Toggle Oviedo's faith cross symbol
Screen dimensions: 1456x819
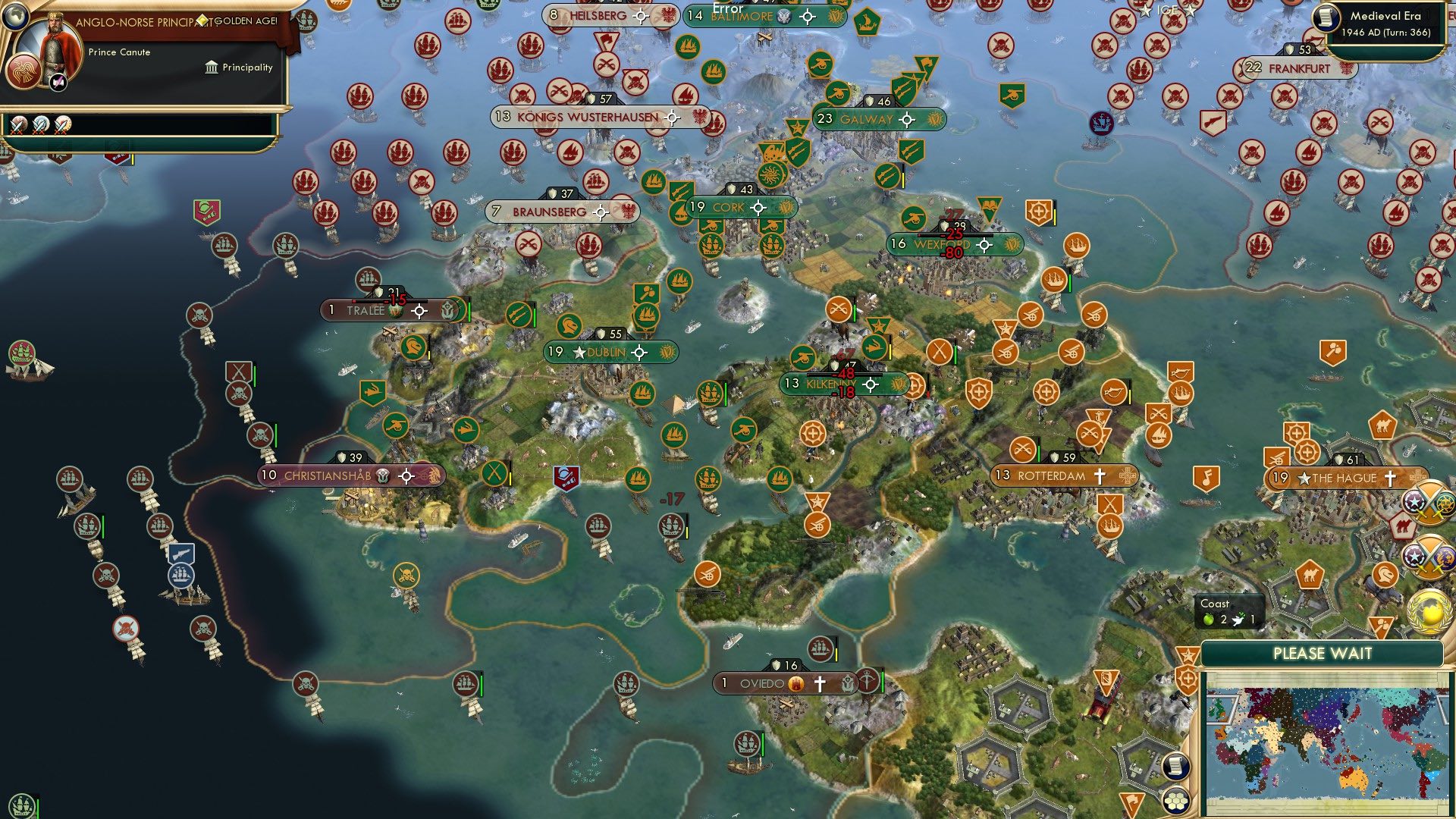pyautogui.click(x=821, y=683)
